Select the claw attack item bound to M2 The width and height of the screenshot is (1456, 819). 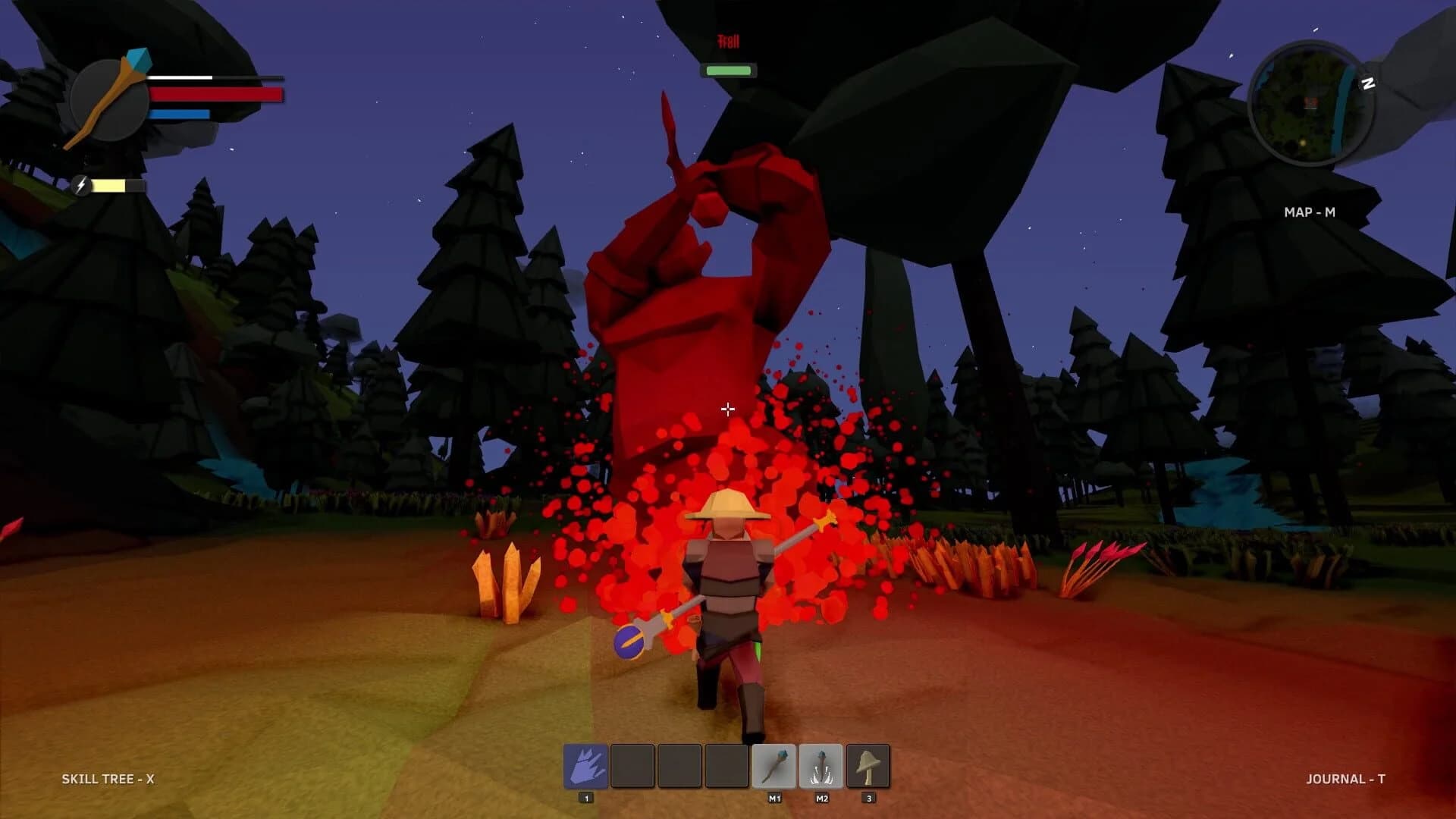(x=821, y=766)
